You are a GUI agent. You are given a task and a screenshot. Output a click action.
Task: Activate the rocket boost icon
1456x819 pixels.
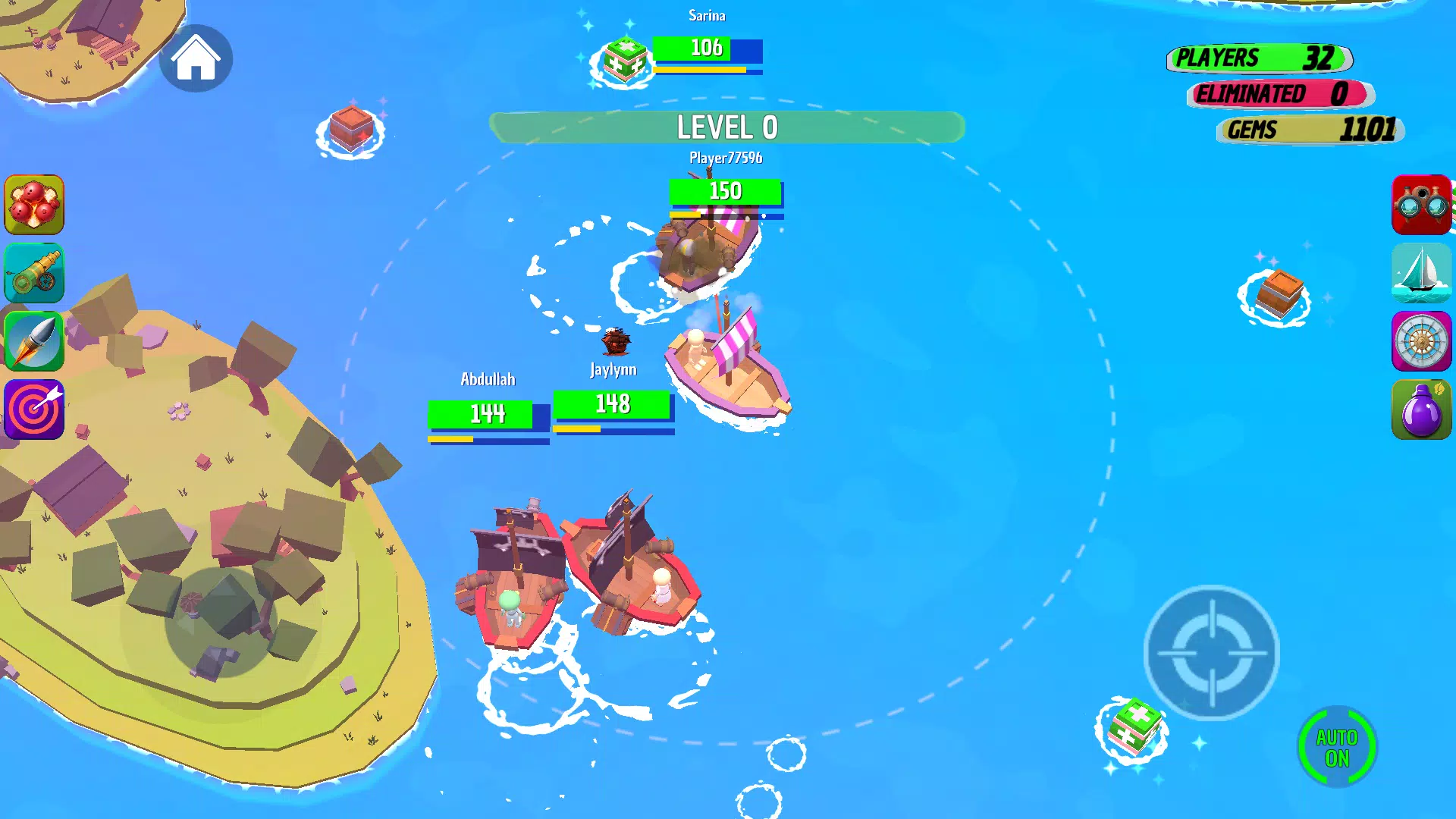[34, 341]
